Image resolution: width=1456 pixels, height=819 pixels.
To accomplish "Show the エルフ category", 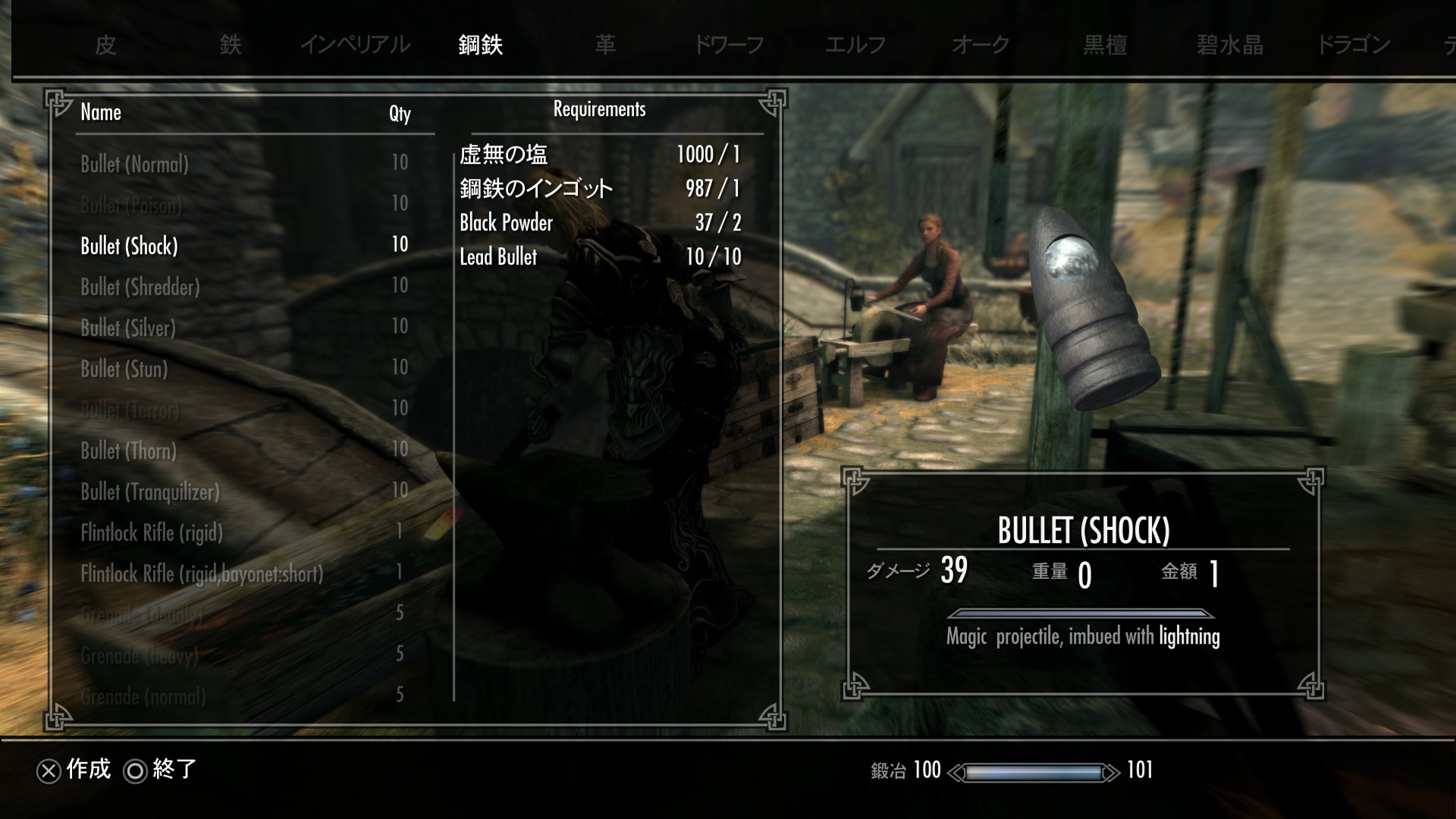I will [x=855, y=45].
